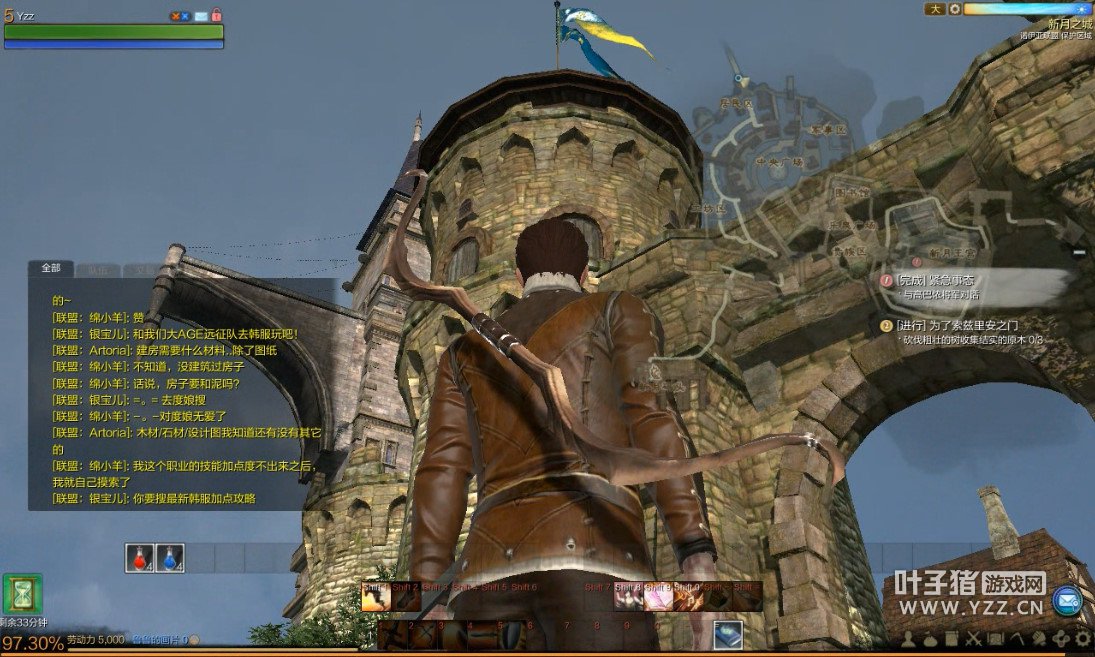Click the green hourglass timer icon
The image size is (1095, 657).
(22, 593)
